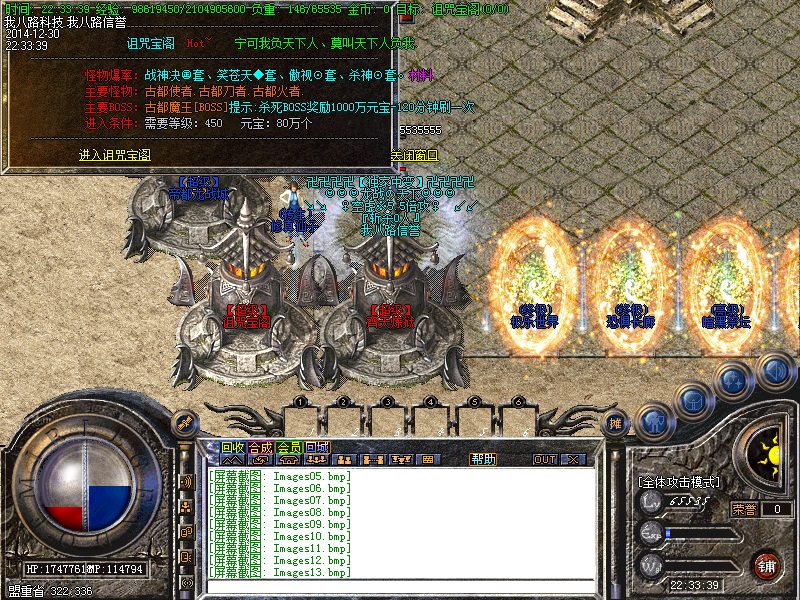
Task: Click the Images13.bmp screenshot chat line
Action: (x=280, y=572)
